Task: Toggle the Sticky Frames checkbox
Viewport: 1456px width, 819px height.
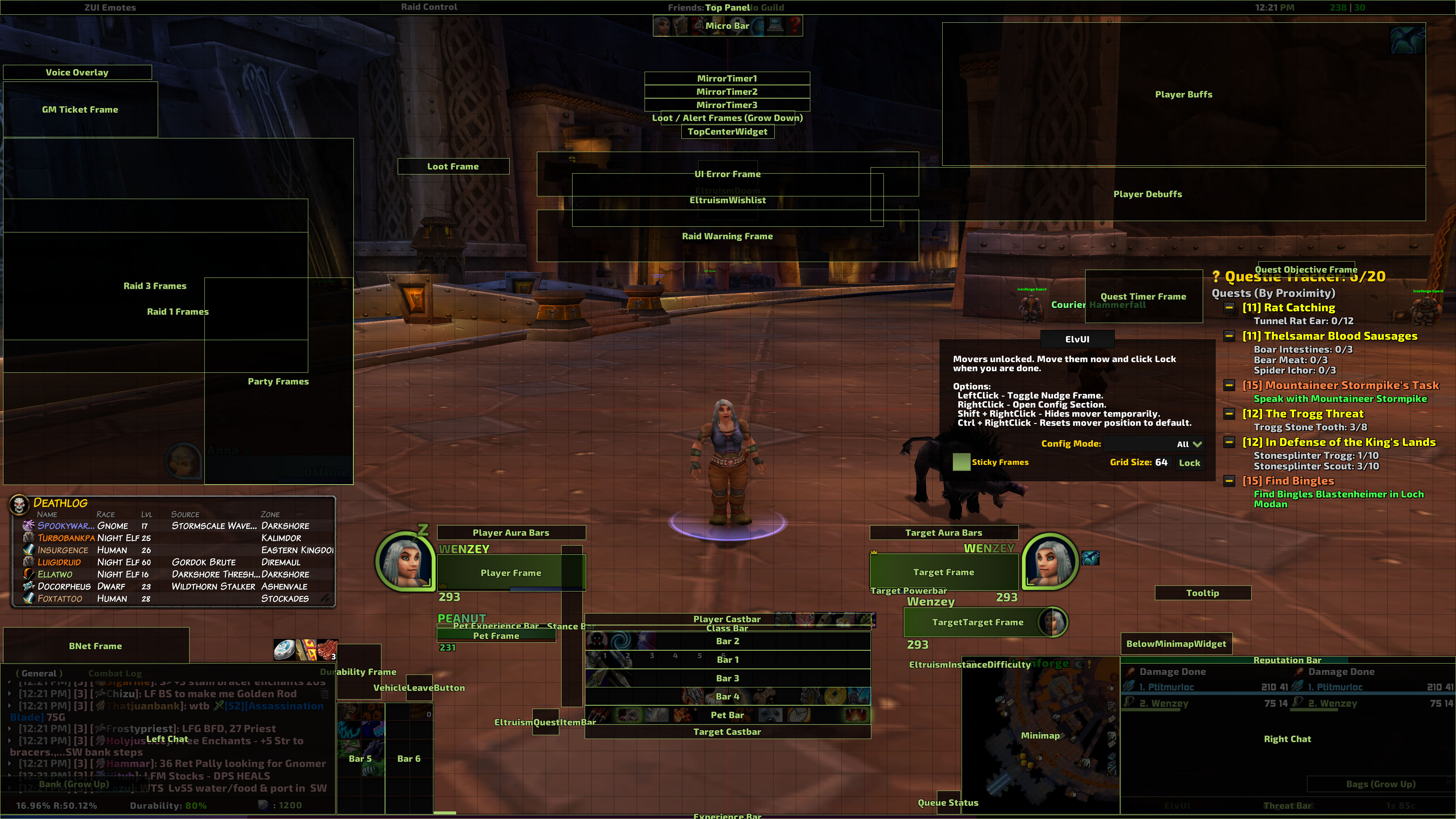Action: pos(961,462)
